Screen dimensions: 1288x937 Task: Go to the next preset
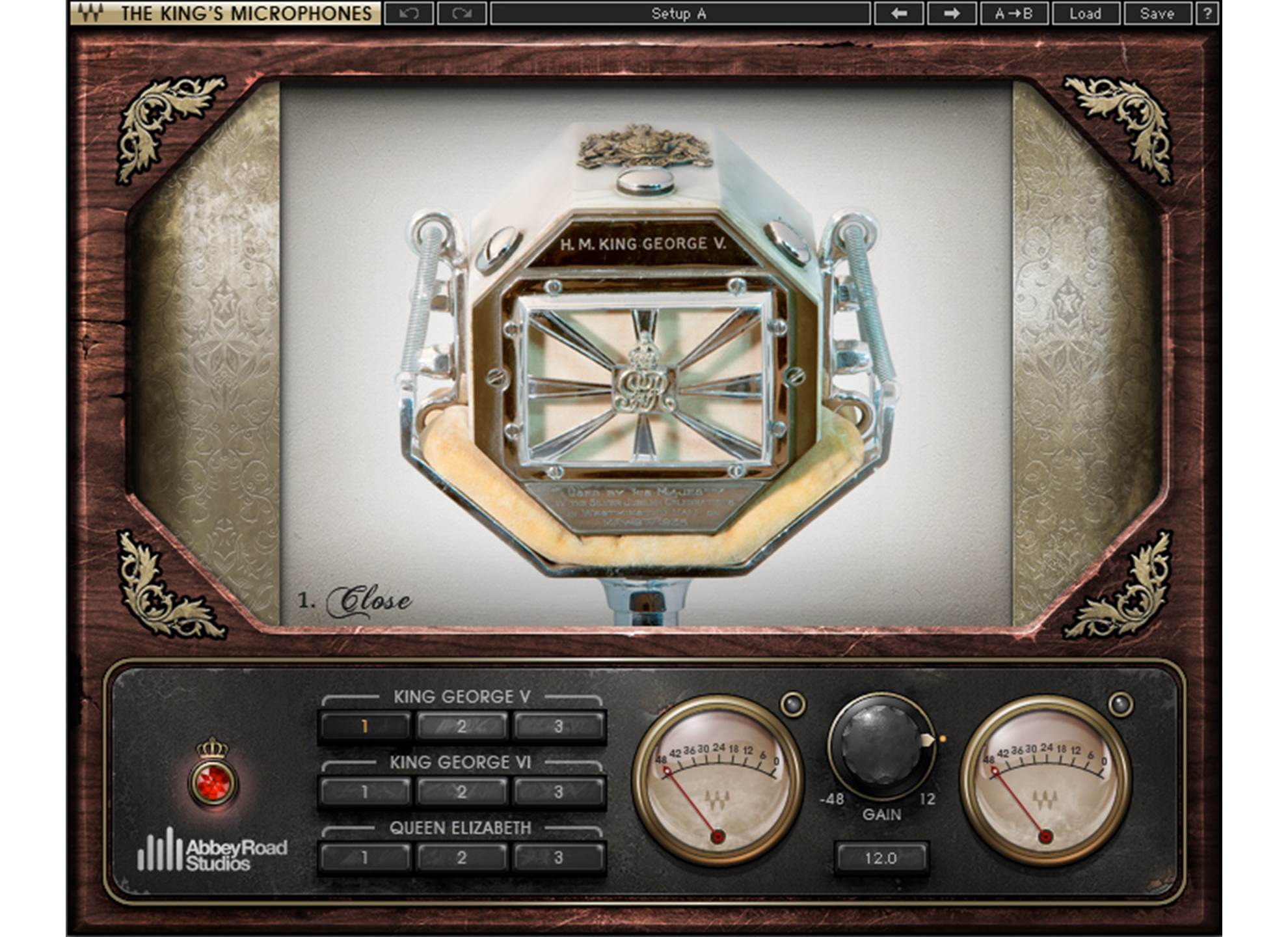coord(951,14)
